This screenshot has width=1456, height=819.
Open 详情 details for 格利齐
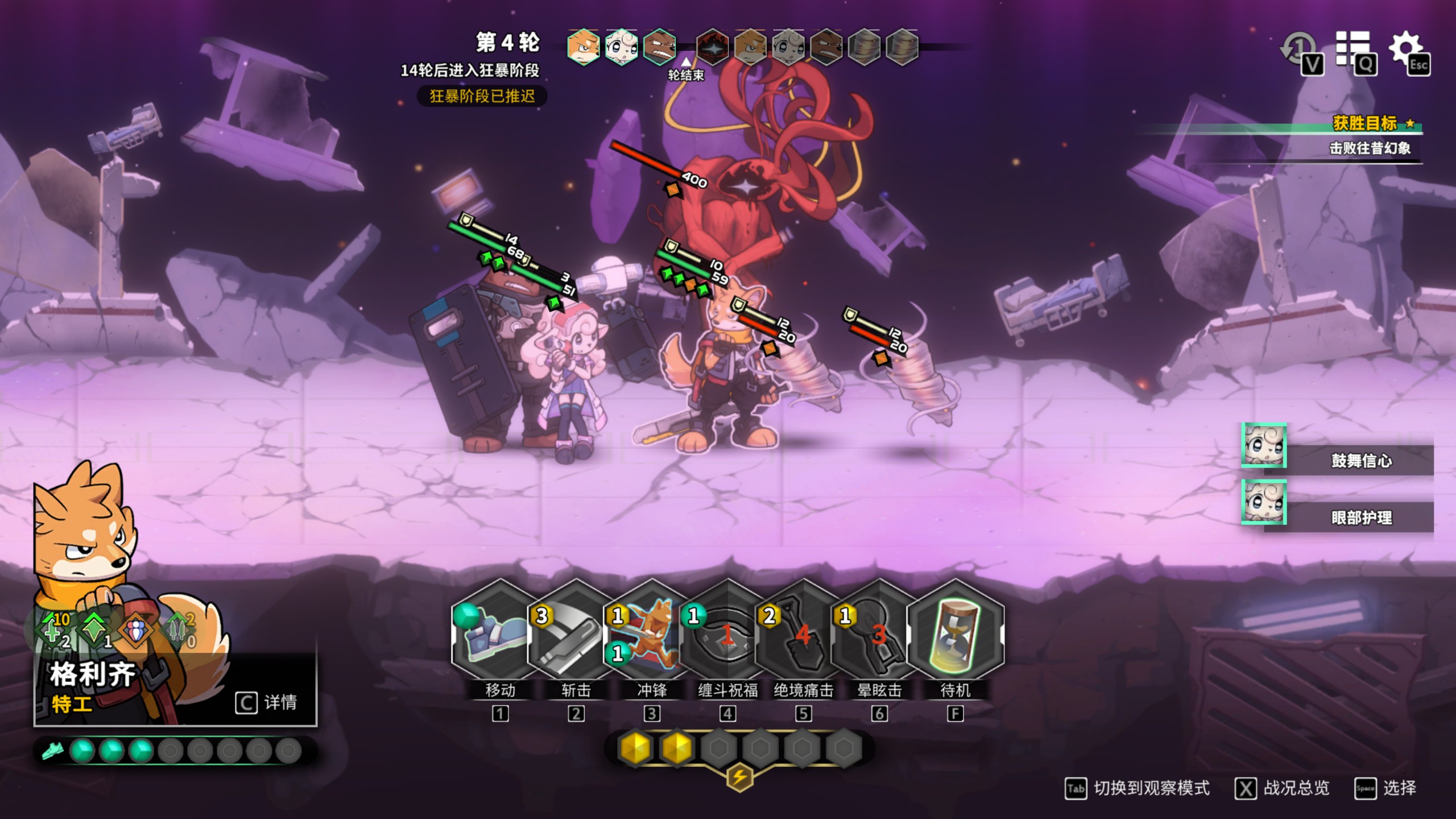pyautogui.click(x=266, y=702)
